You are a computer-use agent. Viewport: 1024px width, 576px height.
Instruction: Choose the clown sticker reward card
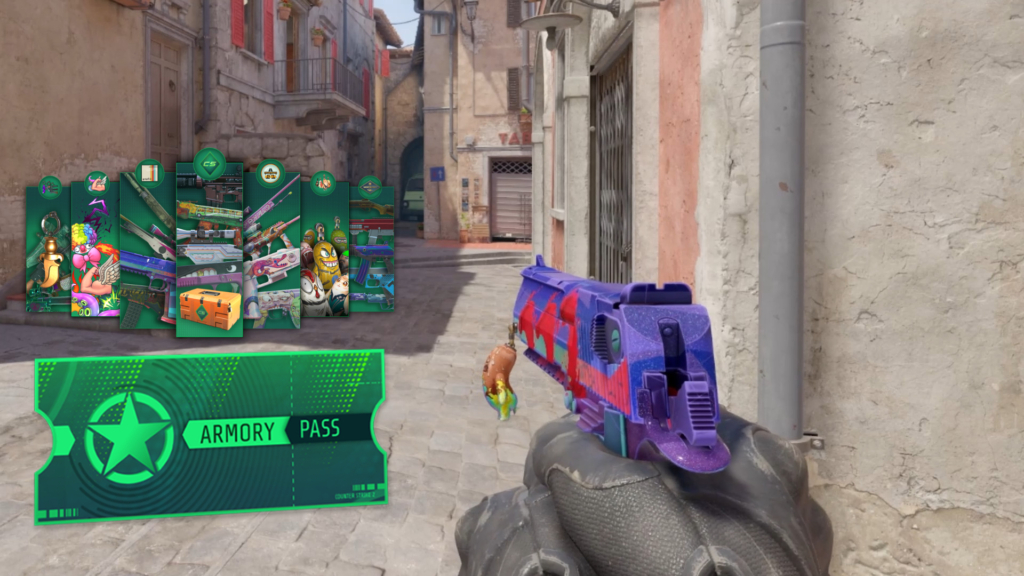[96, 250]
